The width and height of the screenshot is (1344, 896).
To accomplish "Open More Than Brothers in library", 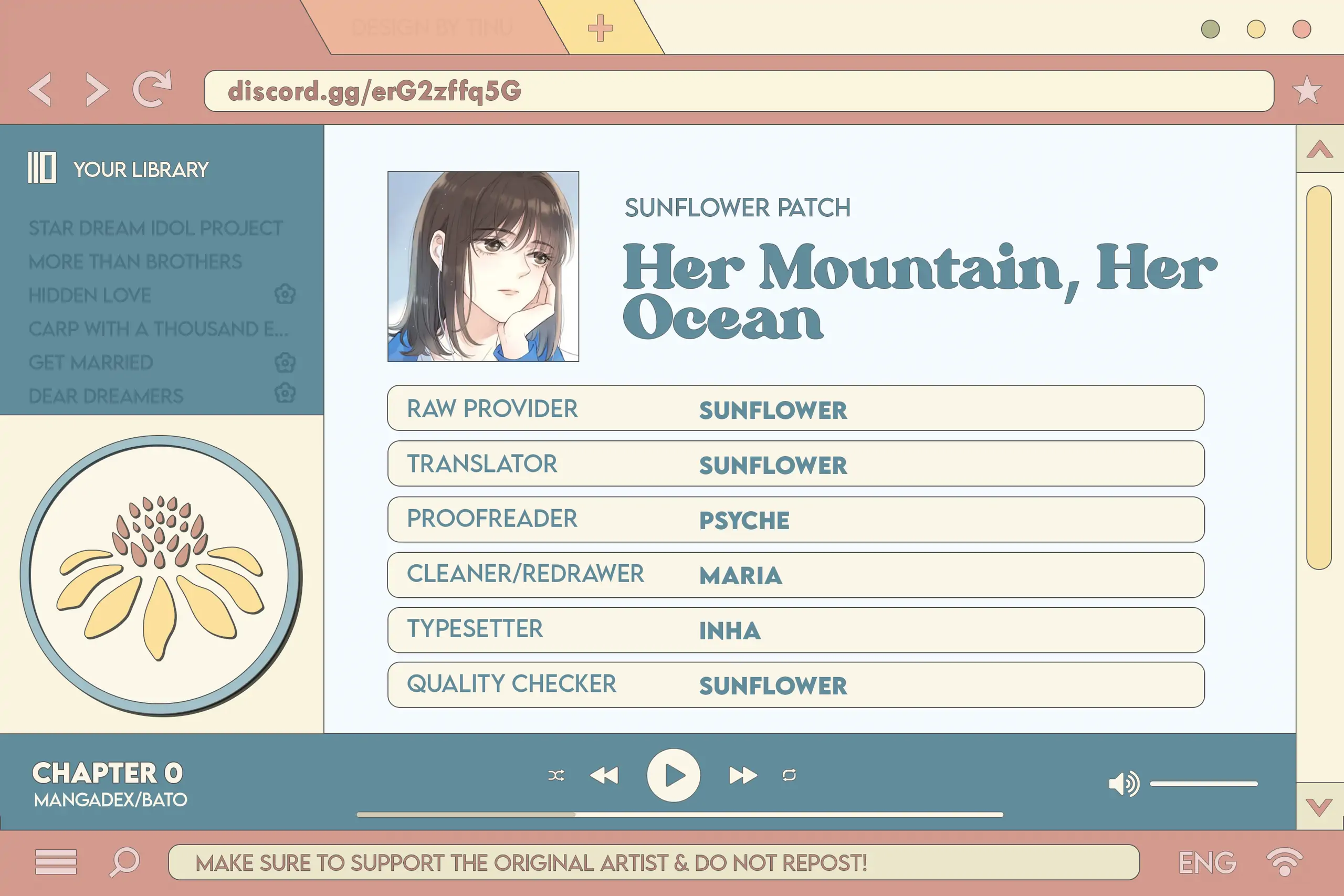I will pos(135,262).
